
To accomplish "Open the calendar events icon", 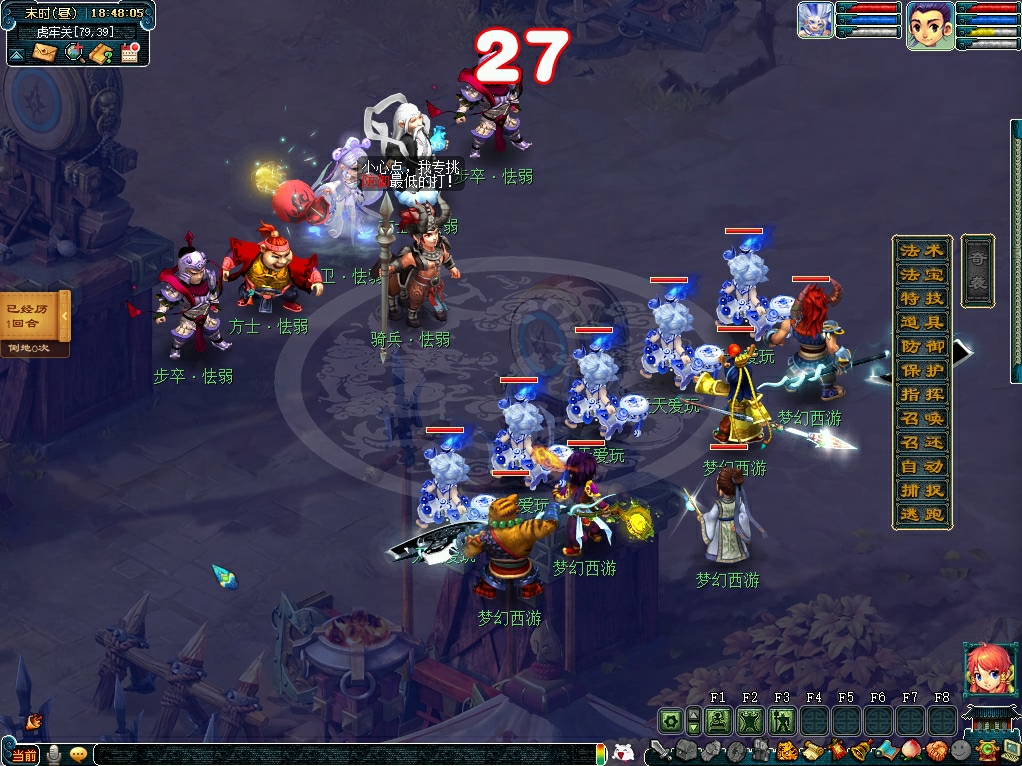I will click(x=129, y=53).
